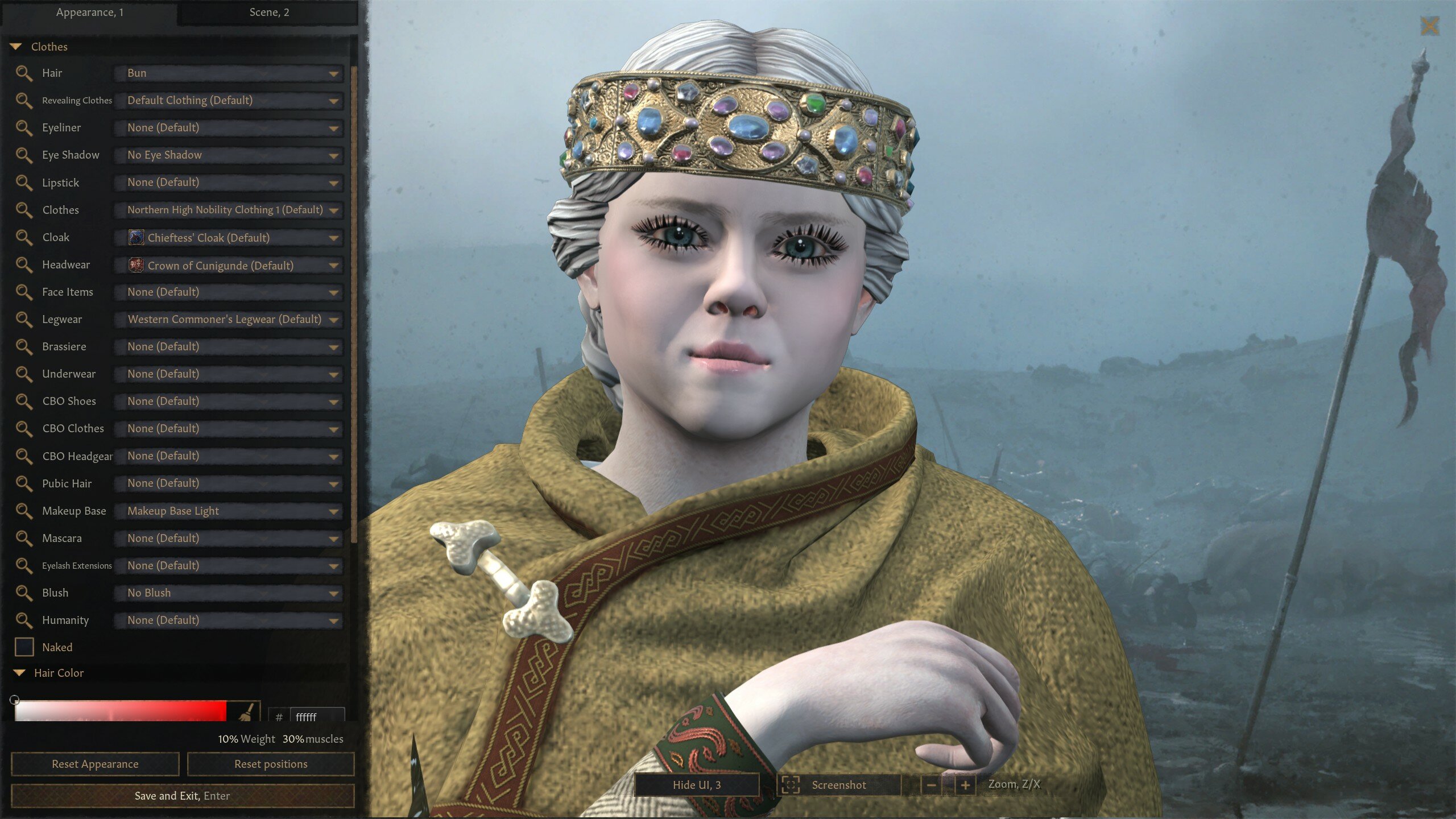Image resolution: width=1456 pixels, height=819 pixels.
Task: Click the search icon next to Headwear
Action: click(25, 265)
